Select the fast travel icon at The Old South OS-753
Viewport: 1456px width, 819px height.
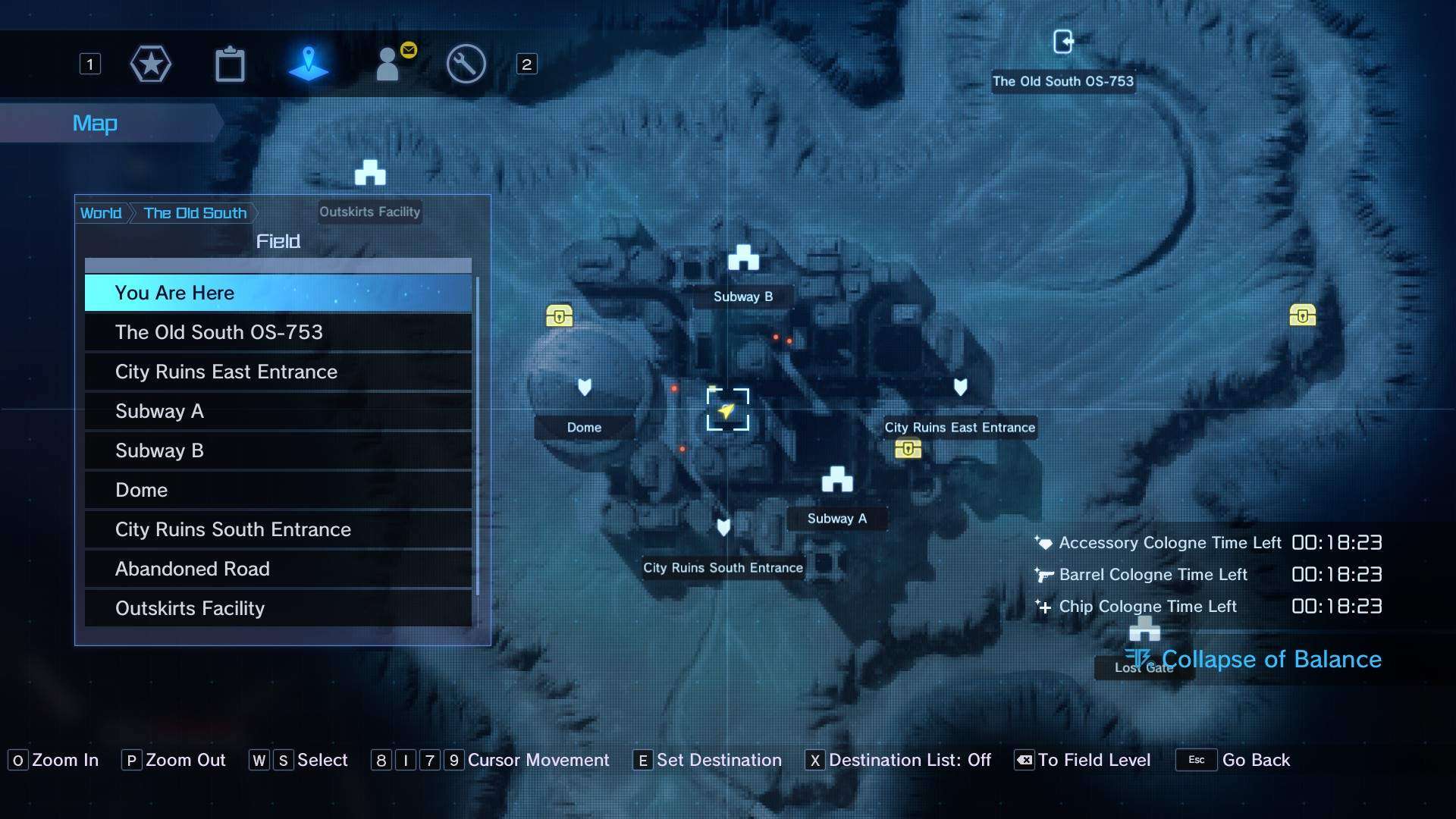click(1065, 42)
